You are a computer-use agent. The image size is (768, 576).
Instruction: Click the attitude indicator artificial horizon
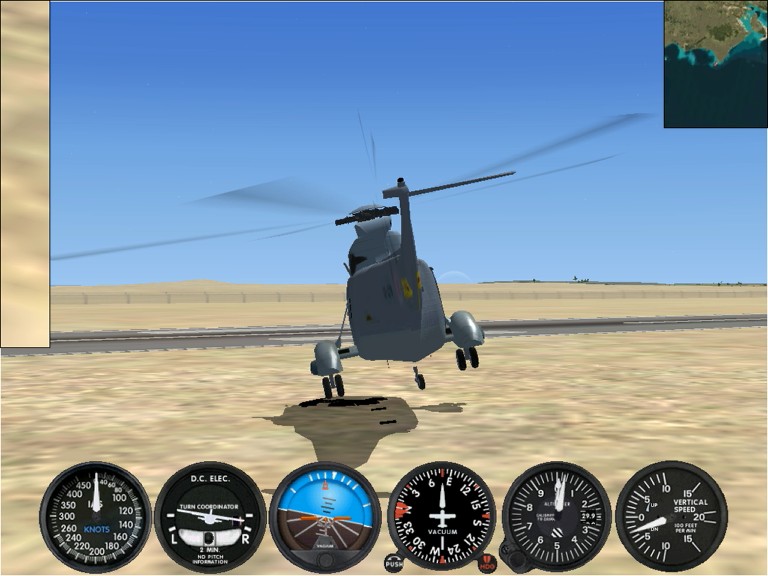325,516
